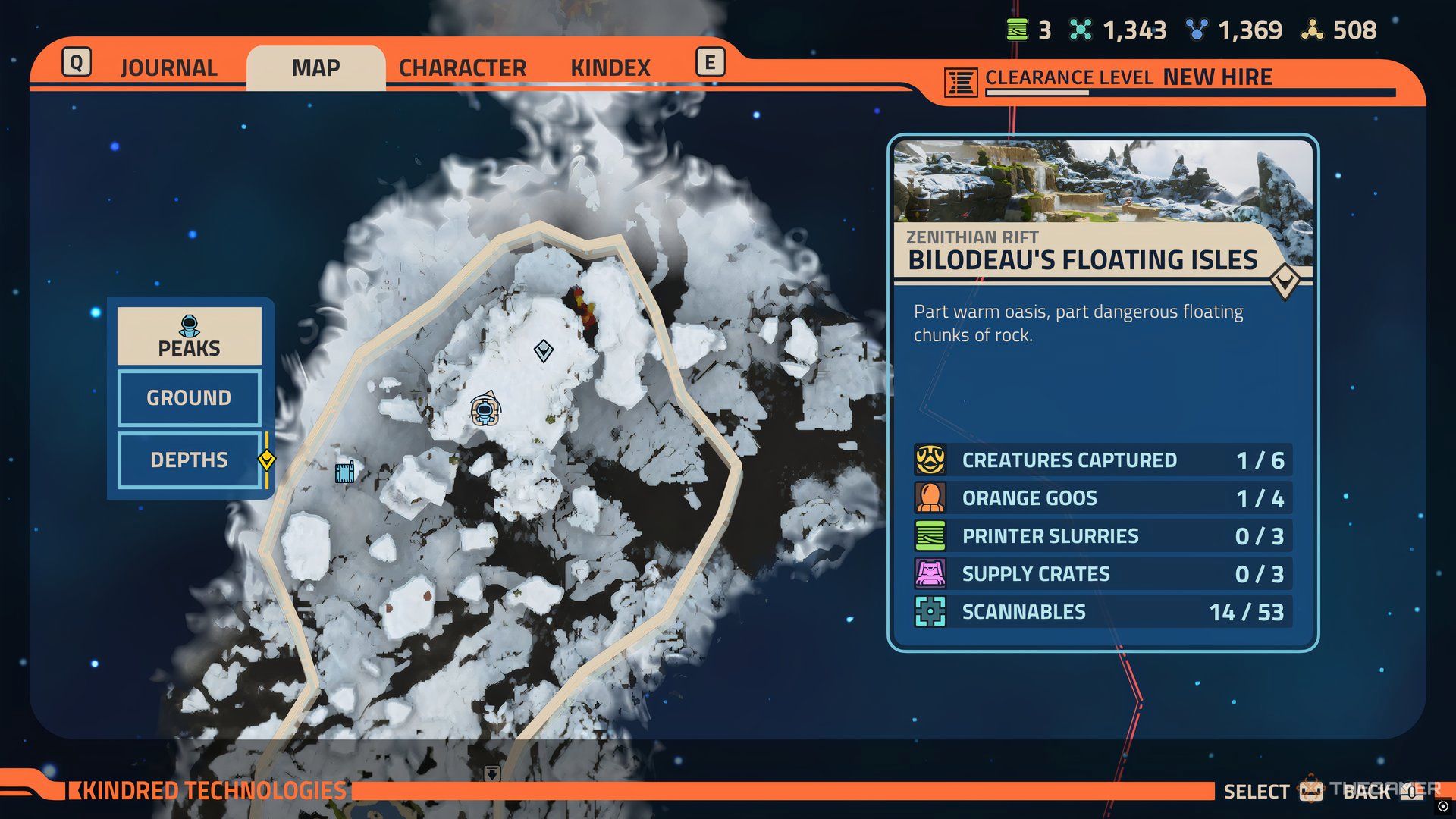Show the Depths map layer
The height and width of the screenshot is (819, 1456).
point(189,460)
